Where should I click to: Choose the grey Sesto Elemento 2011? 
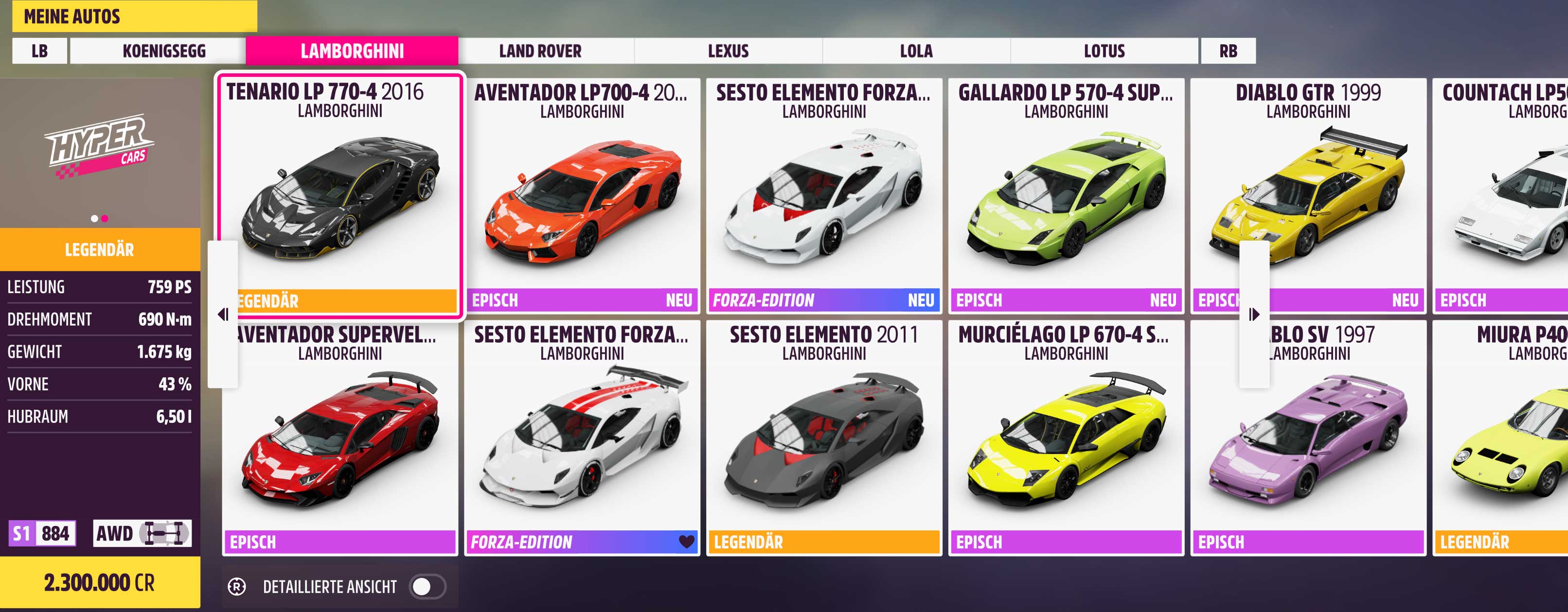[823, 438]
